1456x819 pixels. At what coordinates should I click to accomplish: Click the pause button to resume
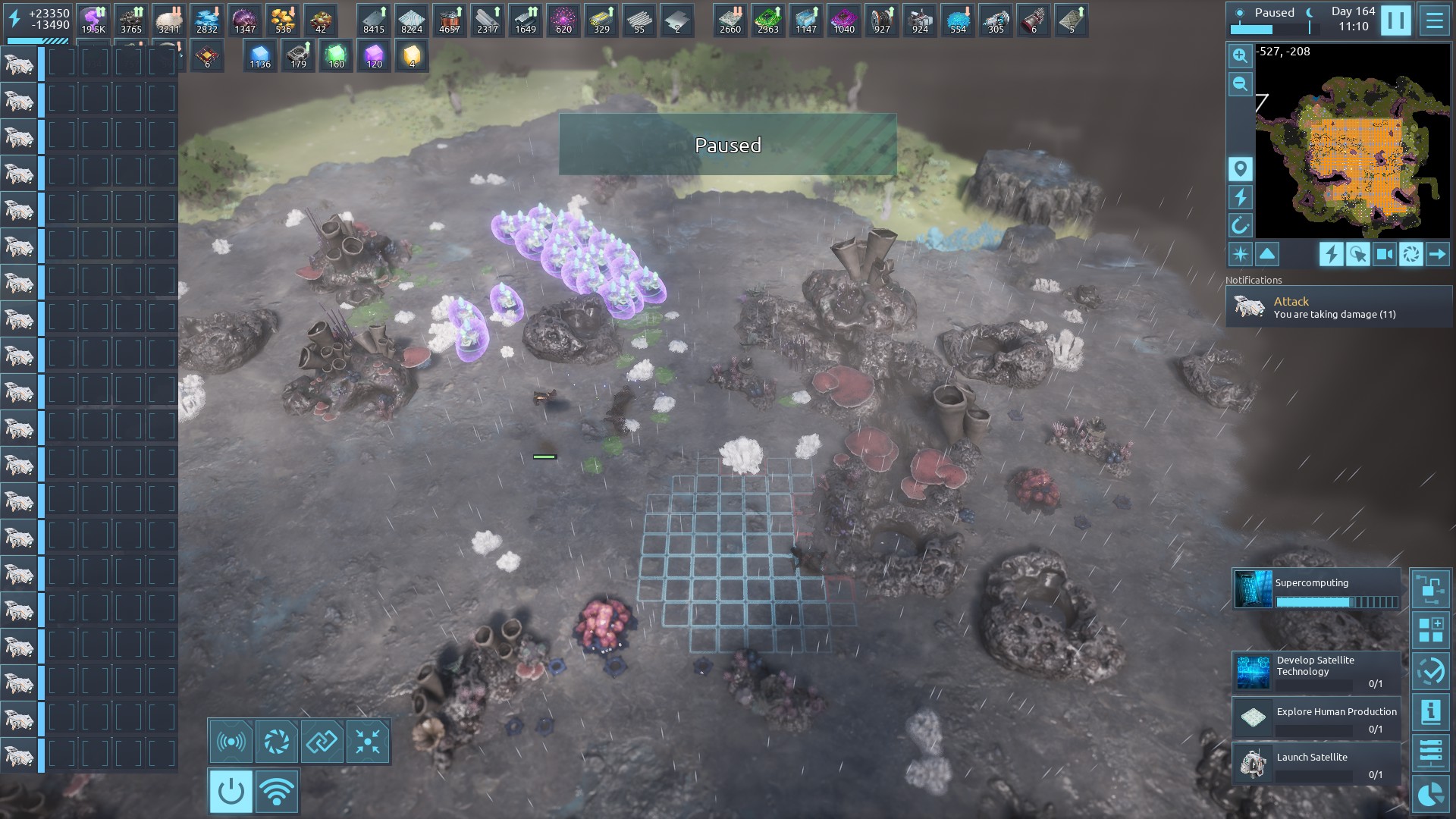[1395, 20]
